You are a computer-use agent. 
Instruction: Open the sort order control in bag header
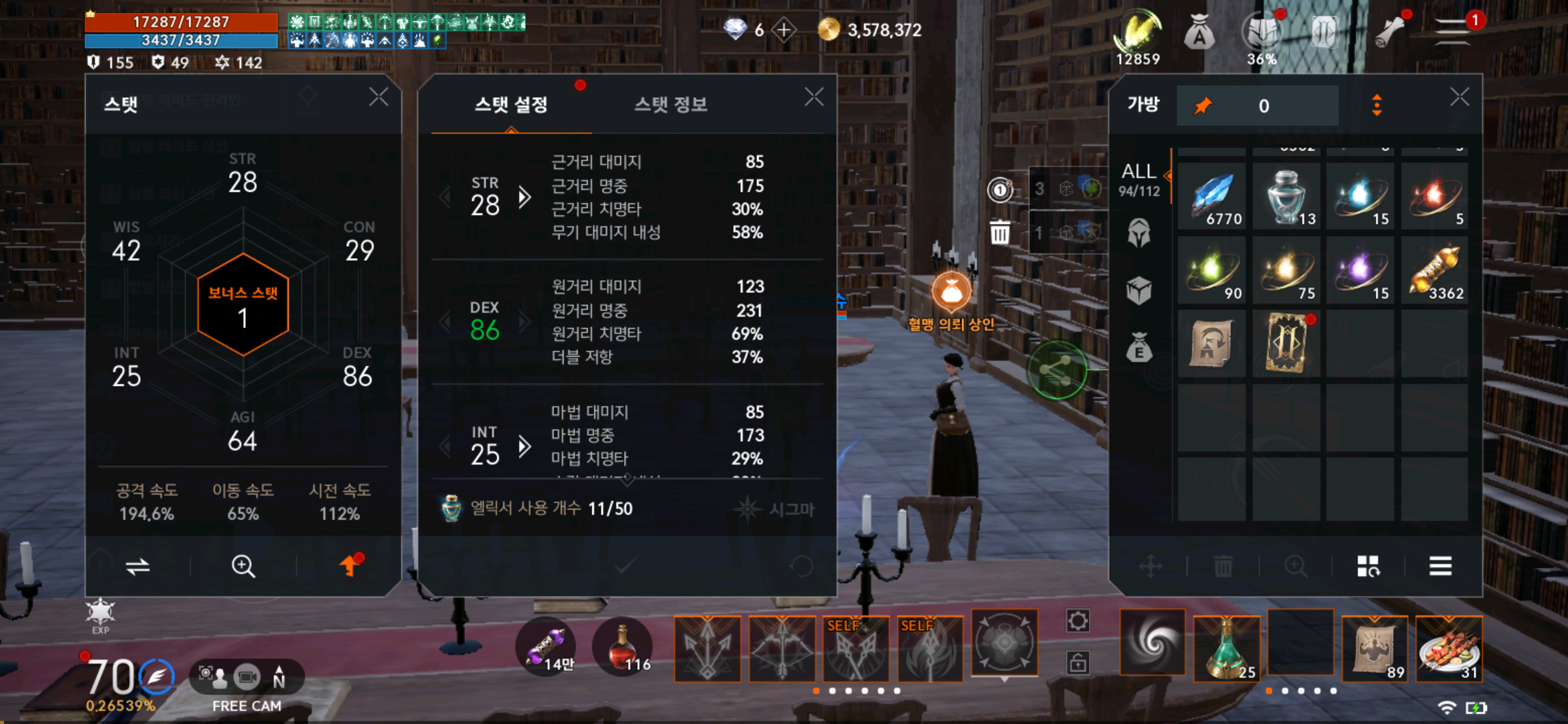(1377, 105)
